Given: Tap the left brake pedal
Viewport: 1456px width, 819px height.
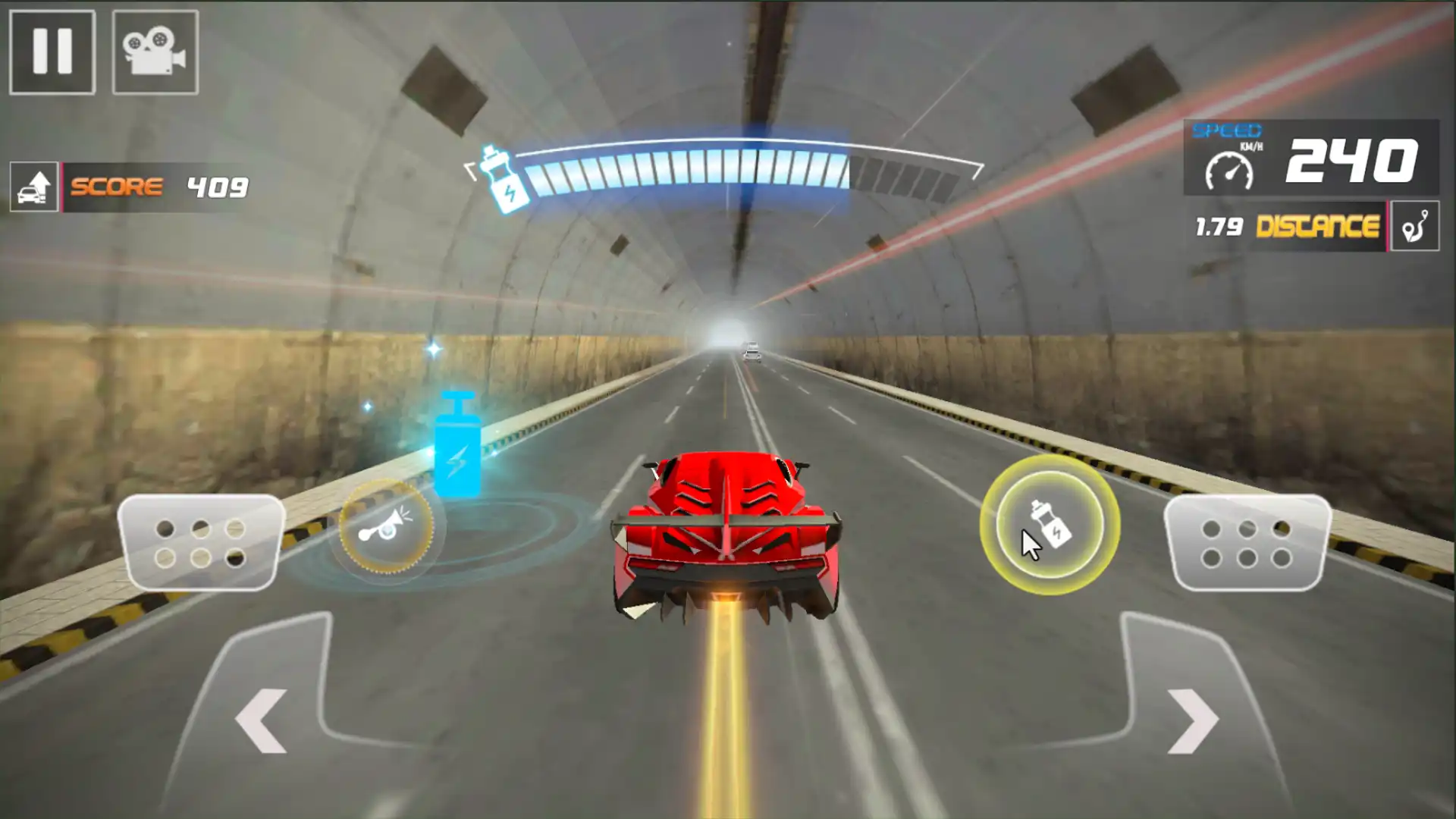Looking at the screenshot, I should (201, 543).
